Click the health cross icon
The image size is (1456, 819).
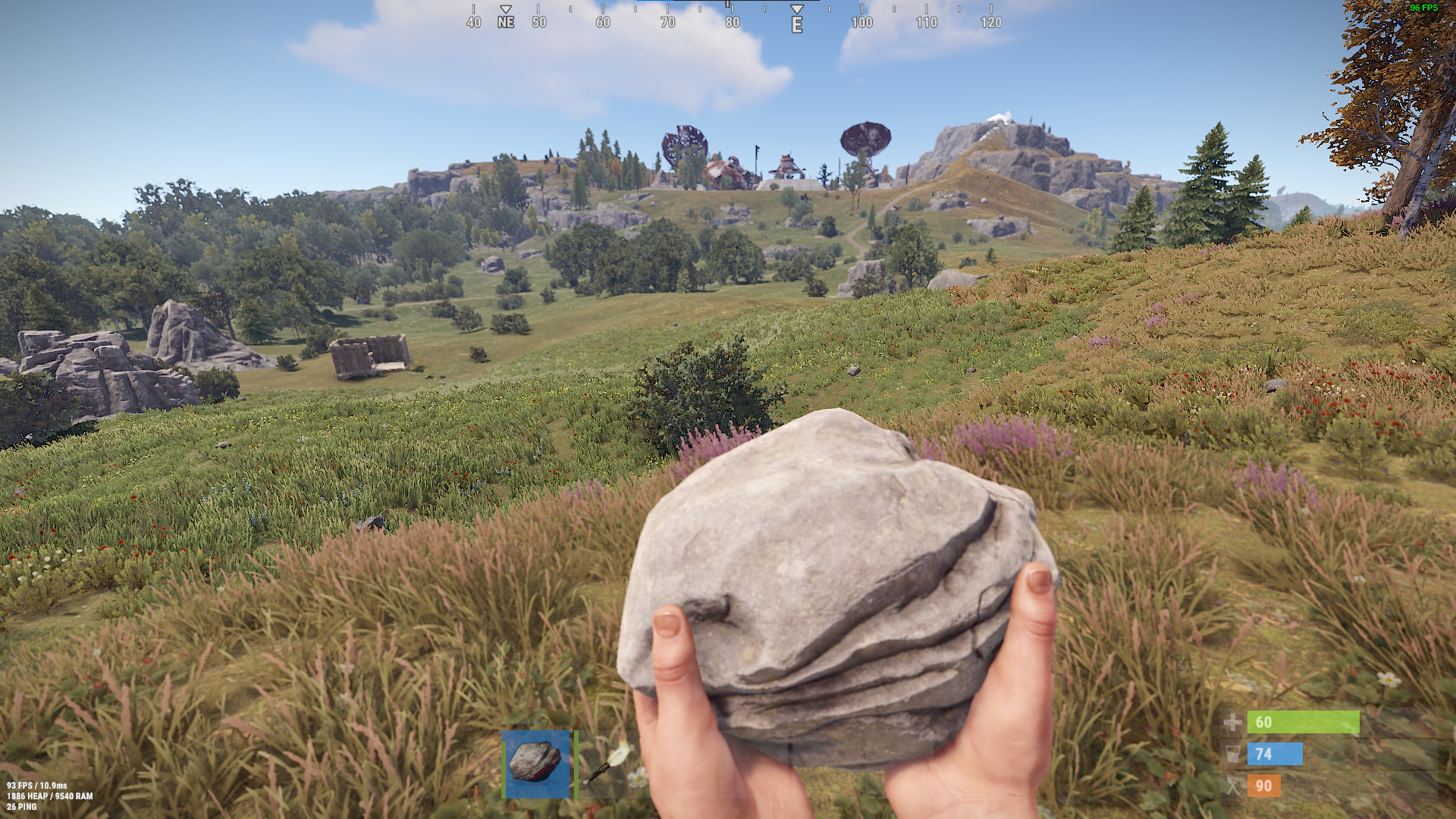coord(1233,723)
